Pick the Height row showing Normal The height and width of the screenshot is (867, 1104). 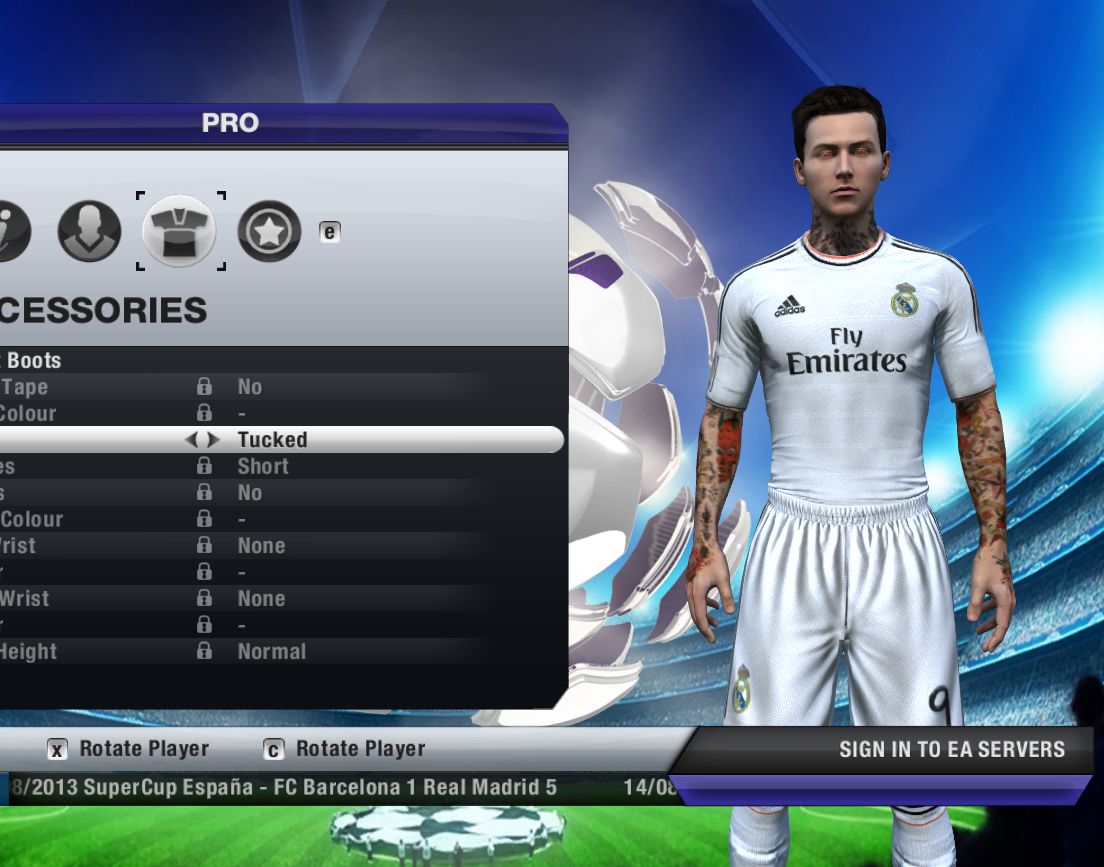click(x=271, y=651)
